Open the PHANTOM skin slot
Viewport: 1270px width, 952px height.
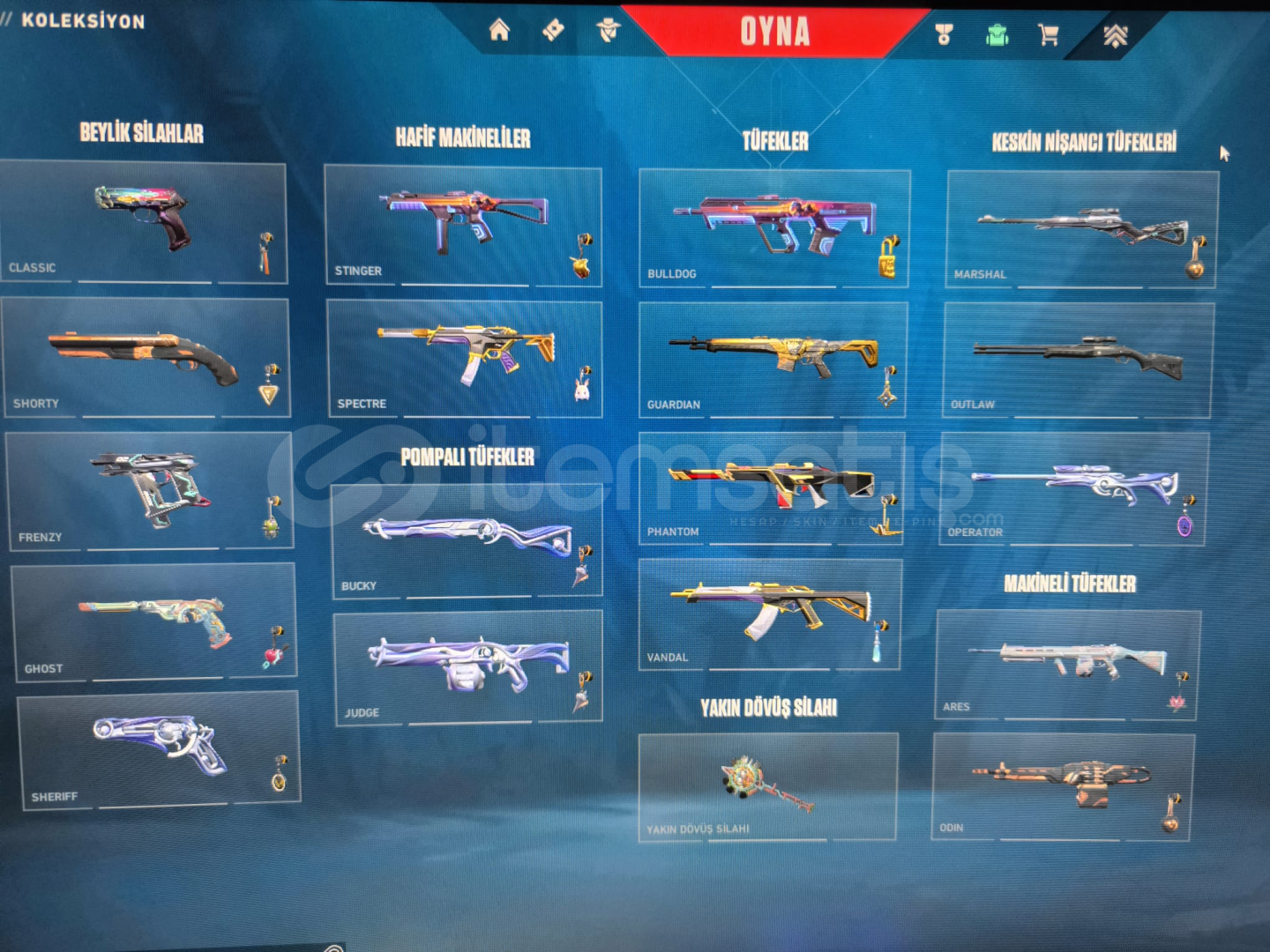[x=767, y=481]
